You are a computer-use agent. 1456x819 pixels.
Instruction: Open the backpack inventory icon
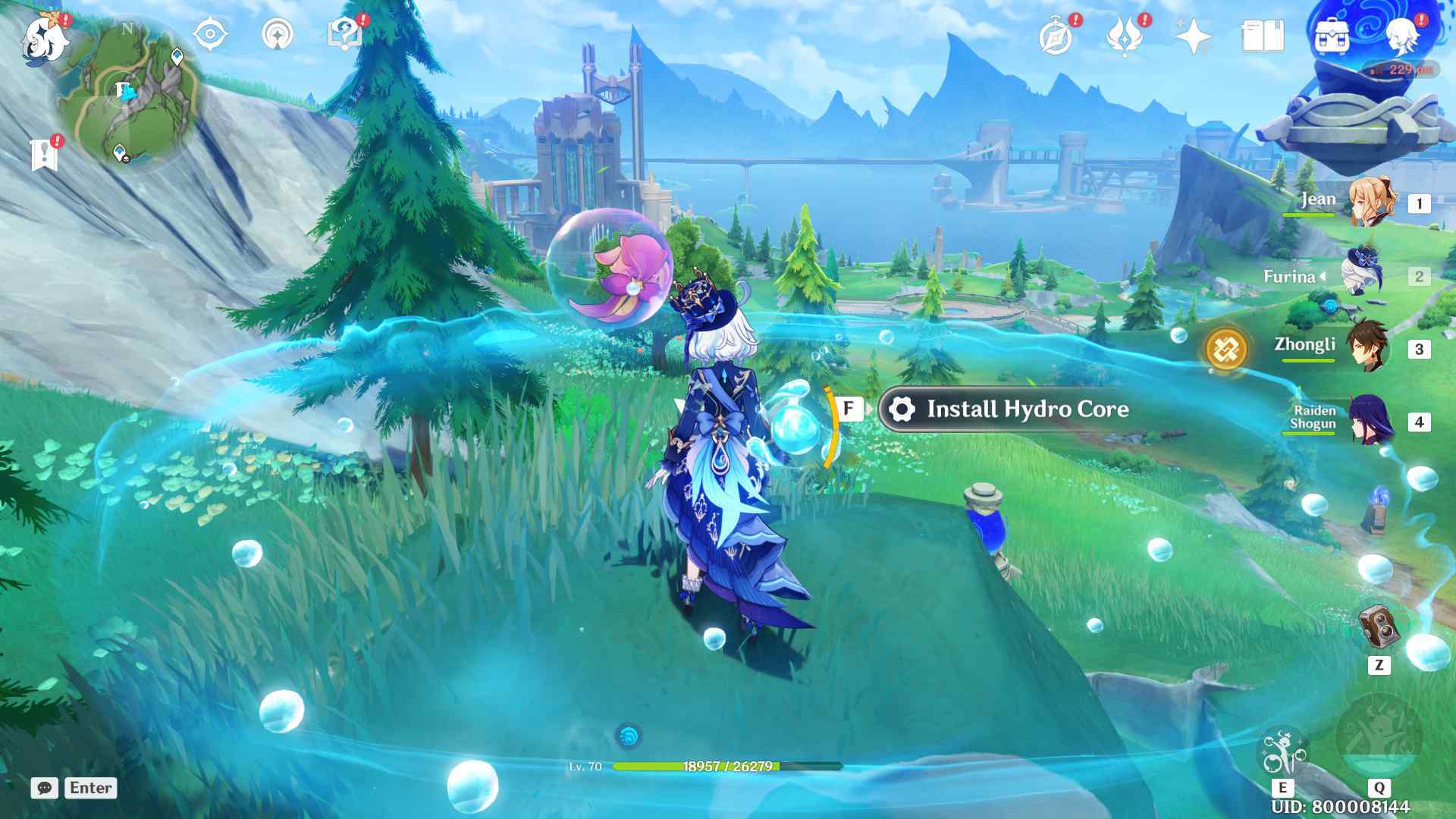pos(1331,36)
